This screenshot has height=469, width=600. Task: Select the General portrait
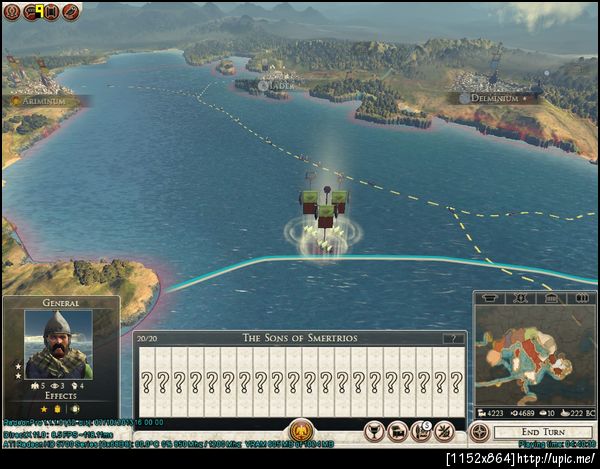pos(59,342)
